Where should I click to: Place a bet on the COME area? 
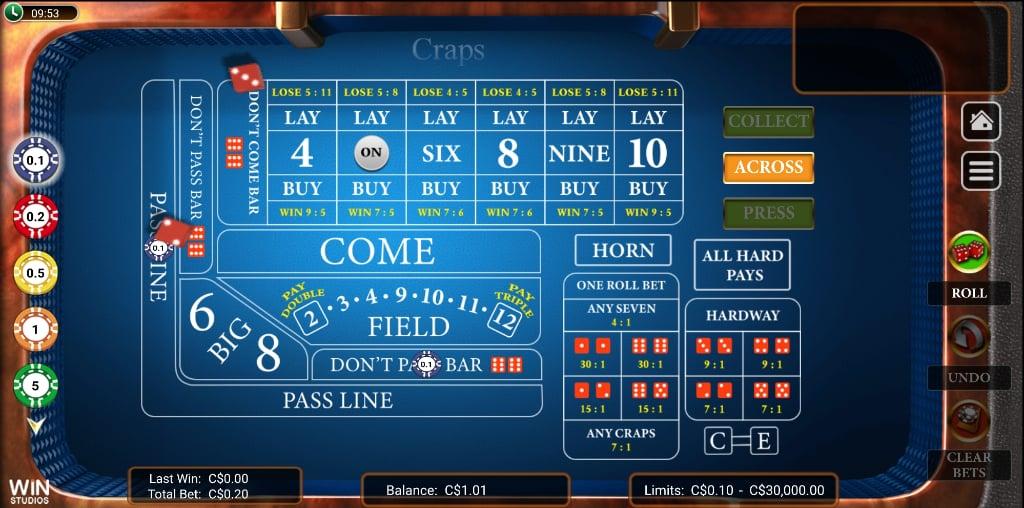click(x=378, y=251)
